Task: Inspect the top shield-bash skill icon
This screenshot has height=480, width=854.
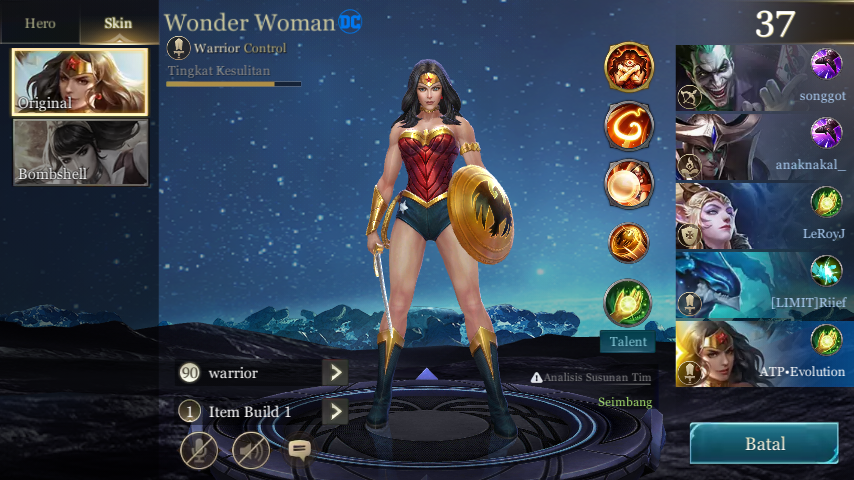Action: pos(628,67)
